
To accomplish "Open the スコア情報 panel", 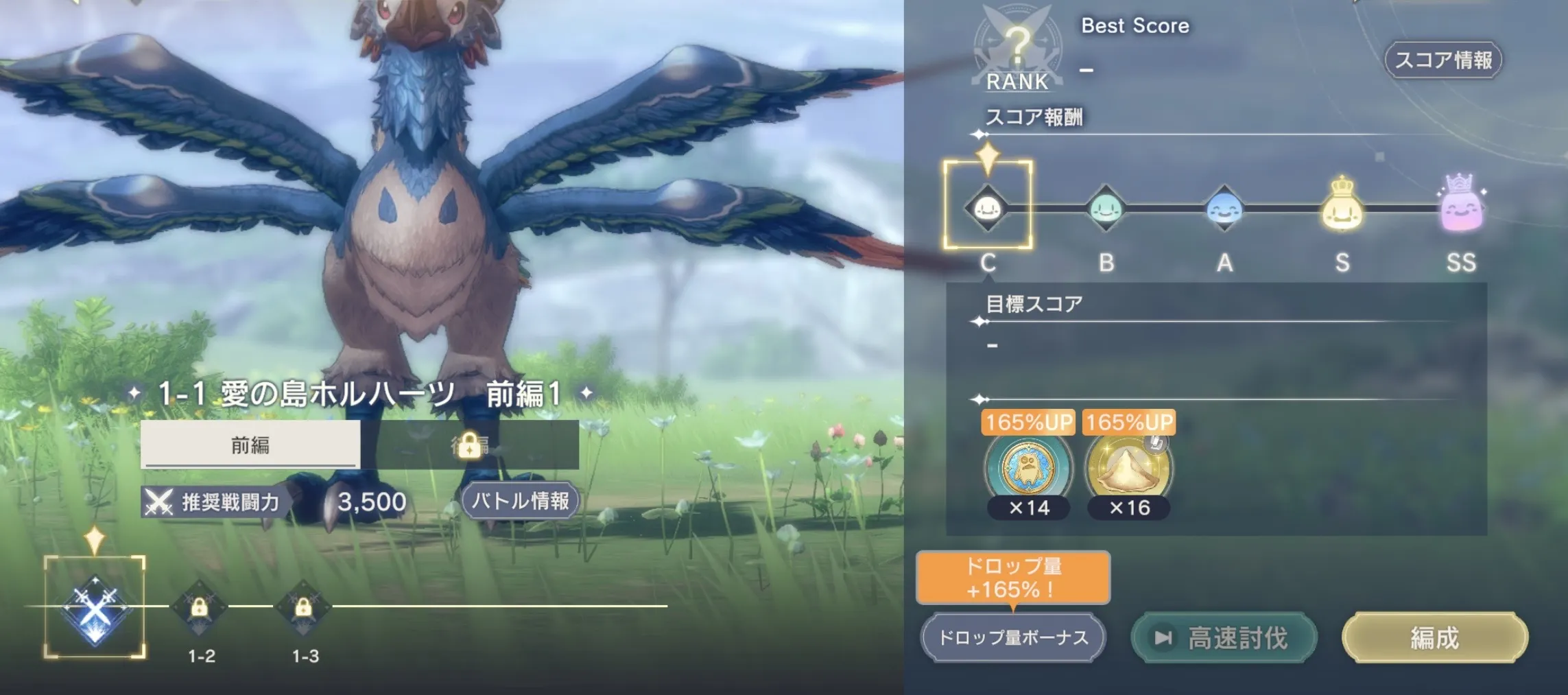I will [1443, 60].
